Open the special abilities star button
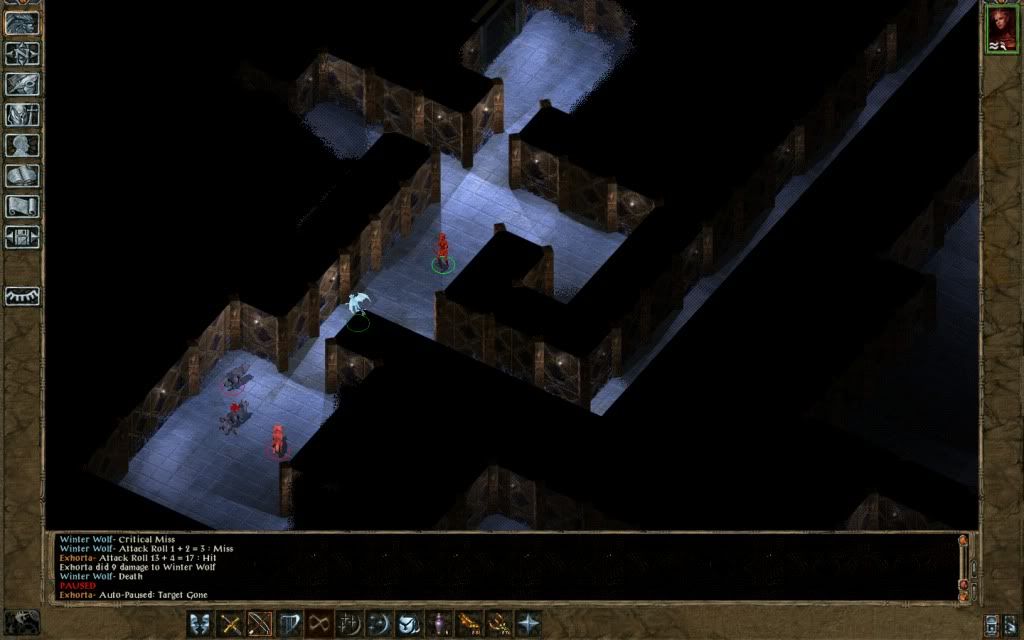This screenshot has width=1024, height=640. coord(528,623)
